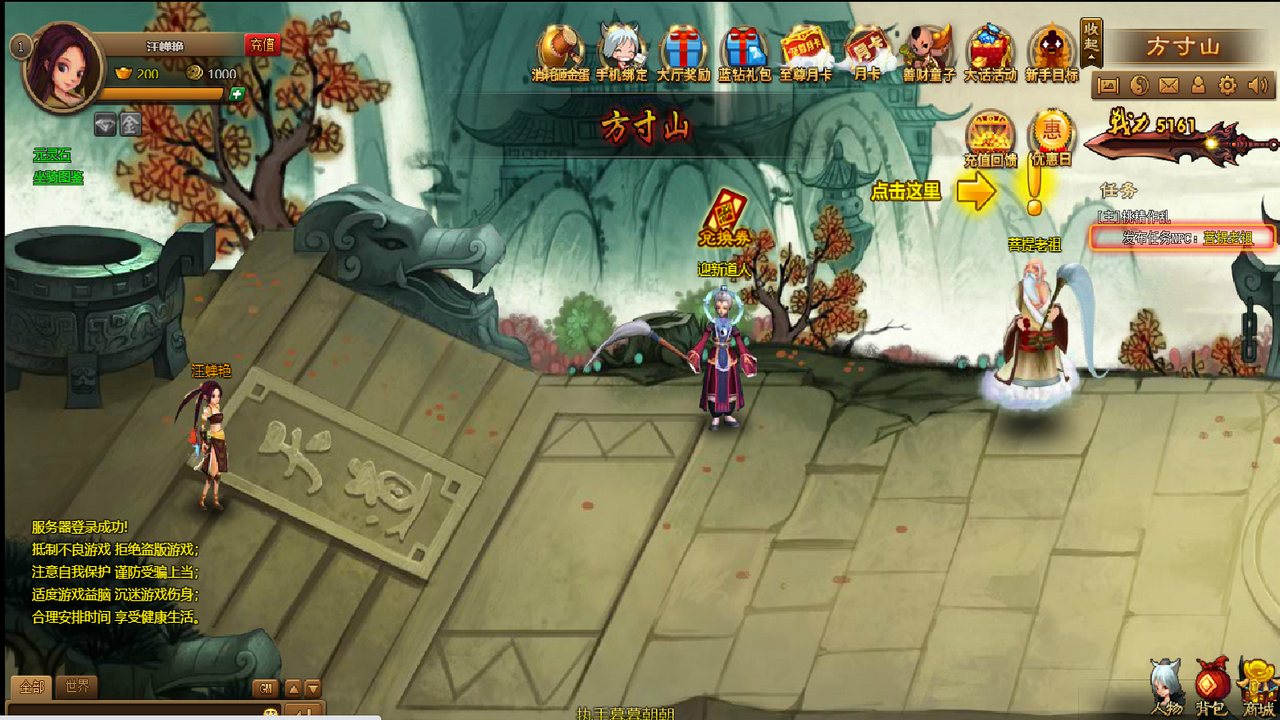Screen dimensions: 1280x720
Task: Open the 坐骑图鉴 mount guide link
Action: click(58, 178)
